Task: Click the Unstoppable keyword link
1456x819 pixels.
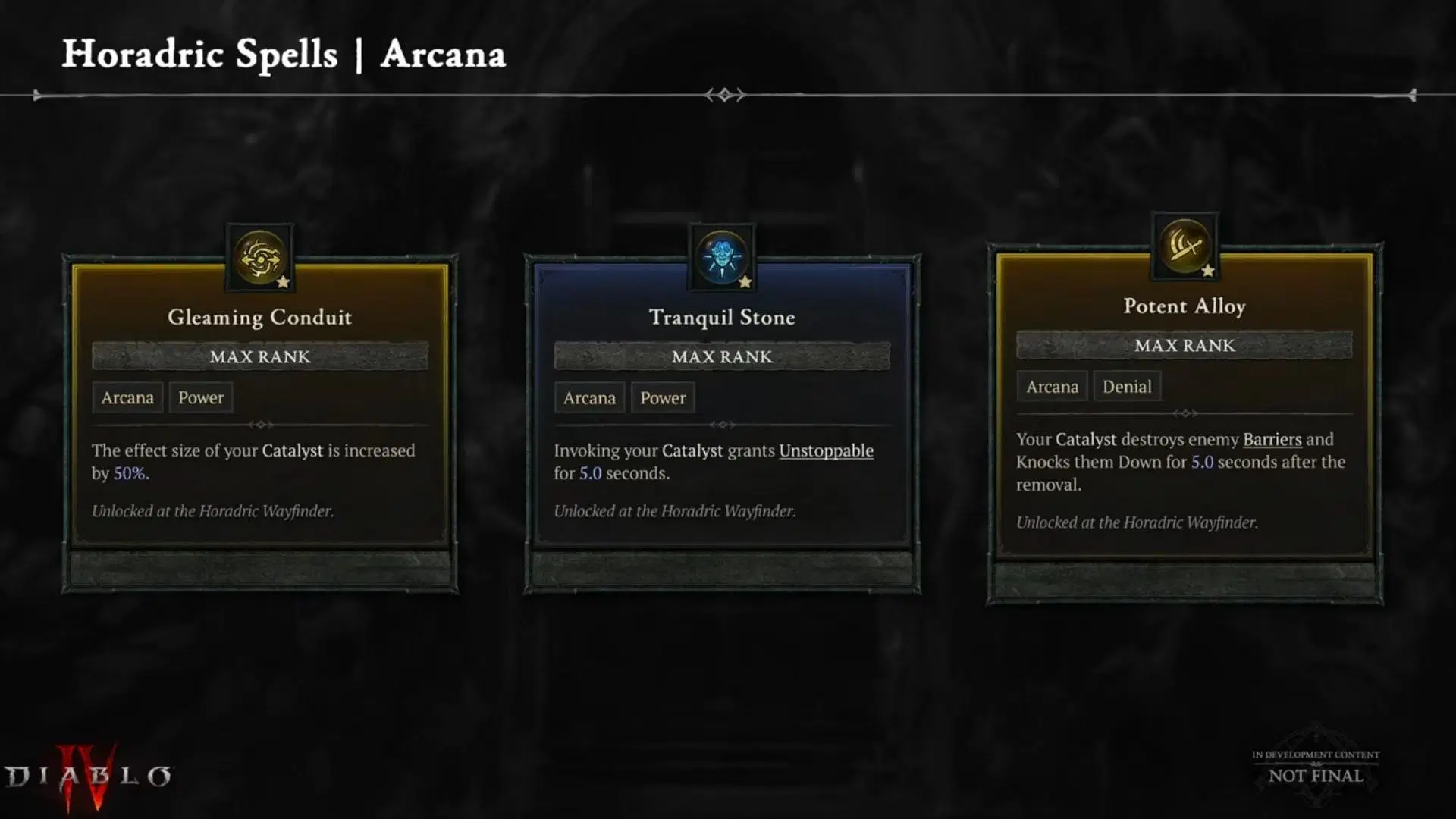Action: point(826,450)
